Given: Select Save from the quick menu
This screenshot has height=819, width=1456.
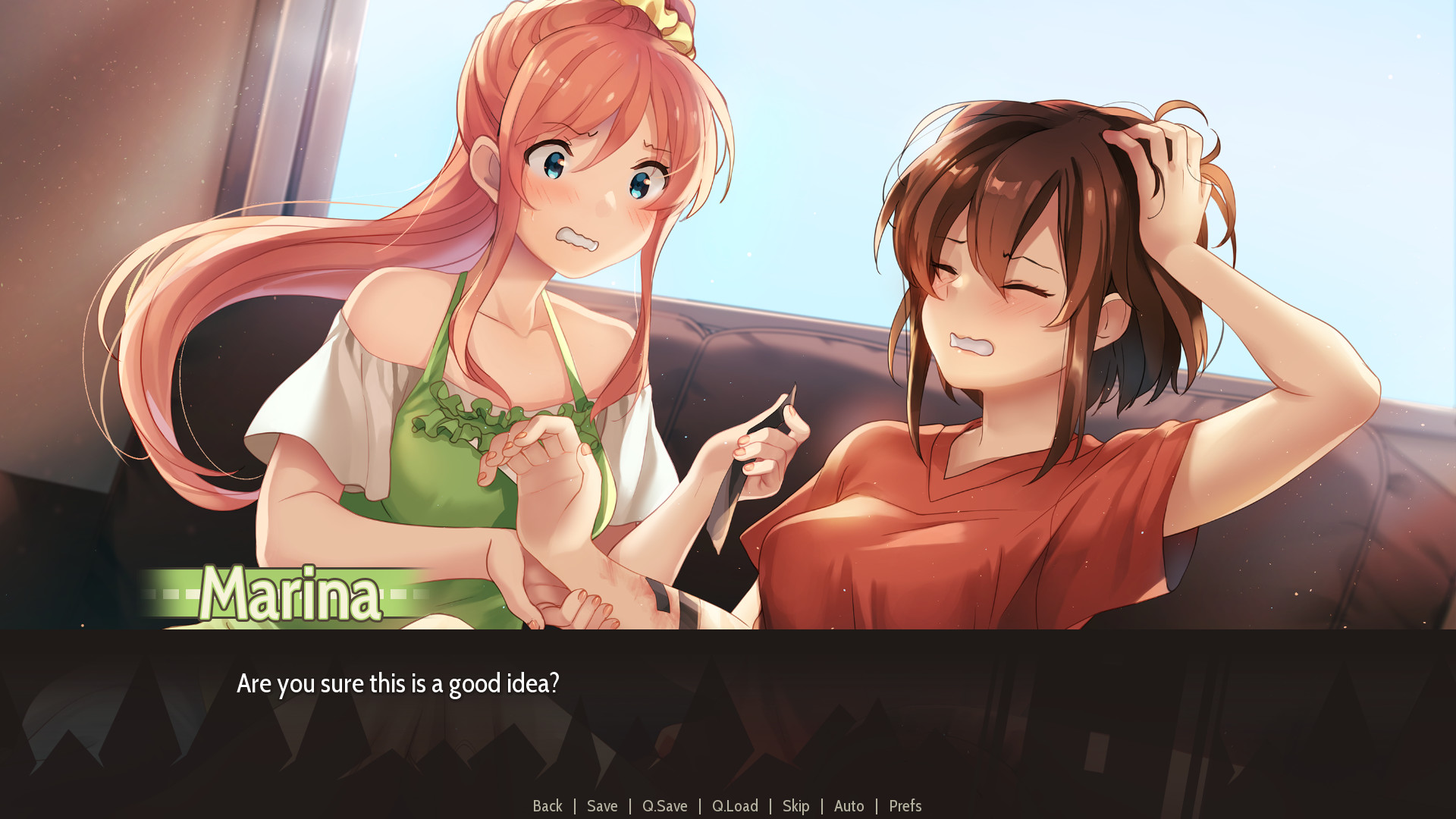Looking at the screenshot, I should (x=601, y=806).
